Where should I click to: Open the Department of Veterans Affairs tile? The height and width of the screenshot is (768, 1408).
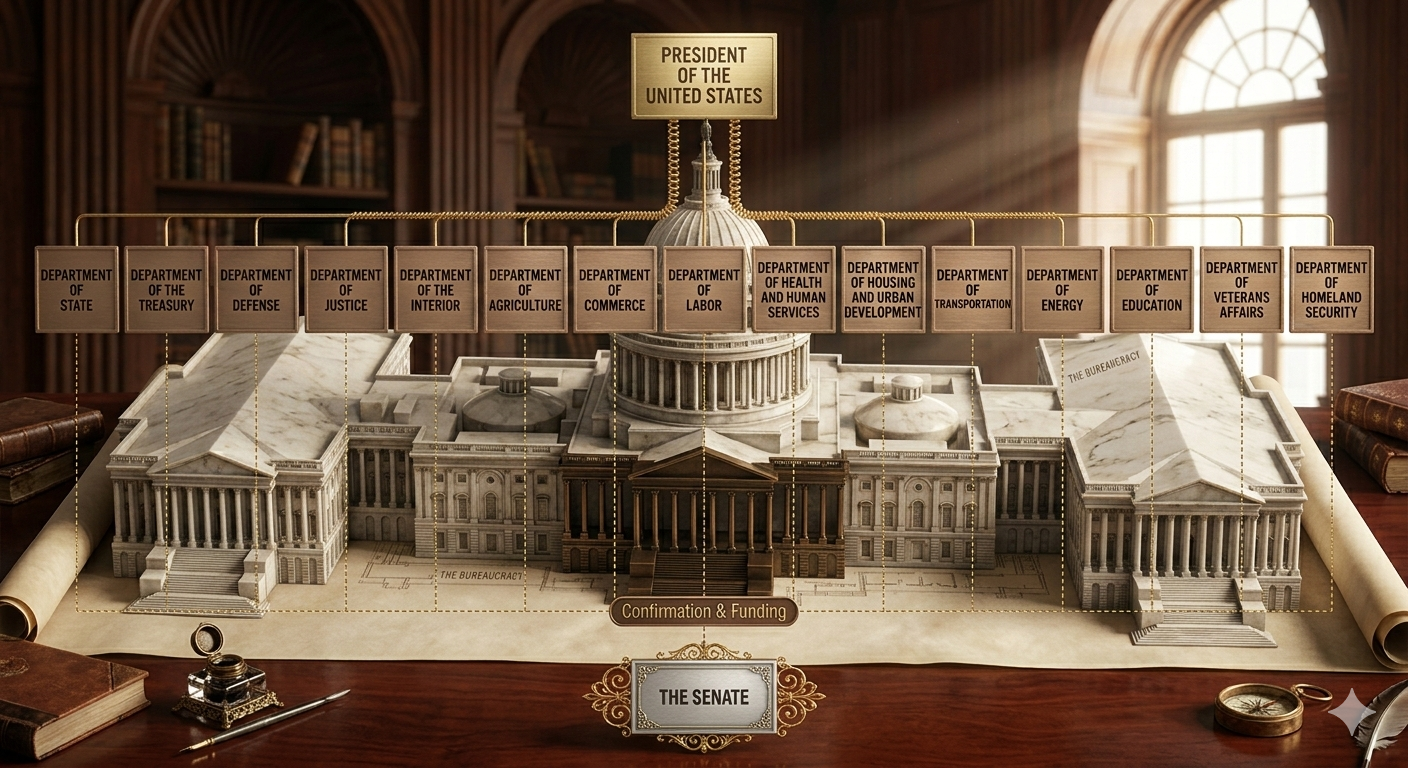1241,289
